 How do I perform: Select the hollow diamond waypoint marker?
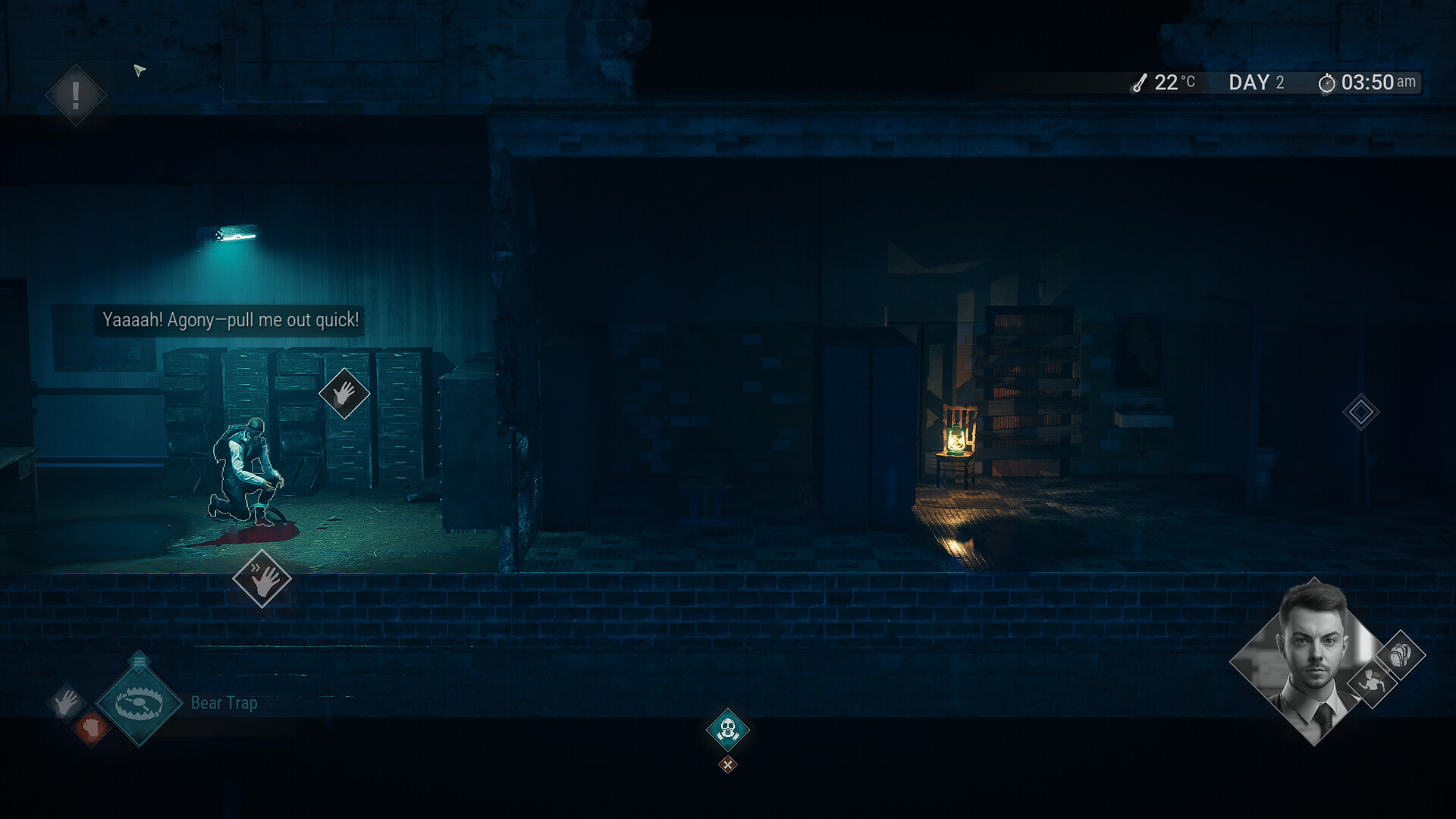click(1360, 413)
